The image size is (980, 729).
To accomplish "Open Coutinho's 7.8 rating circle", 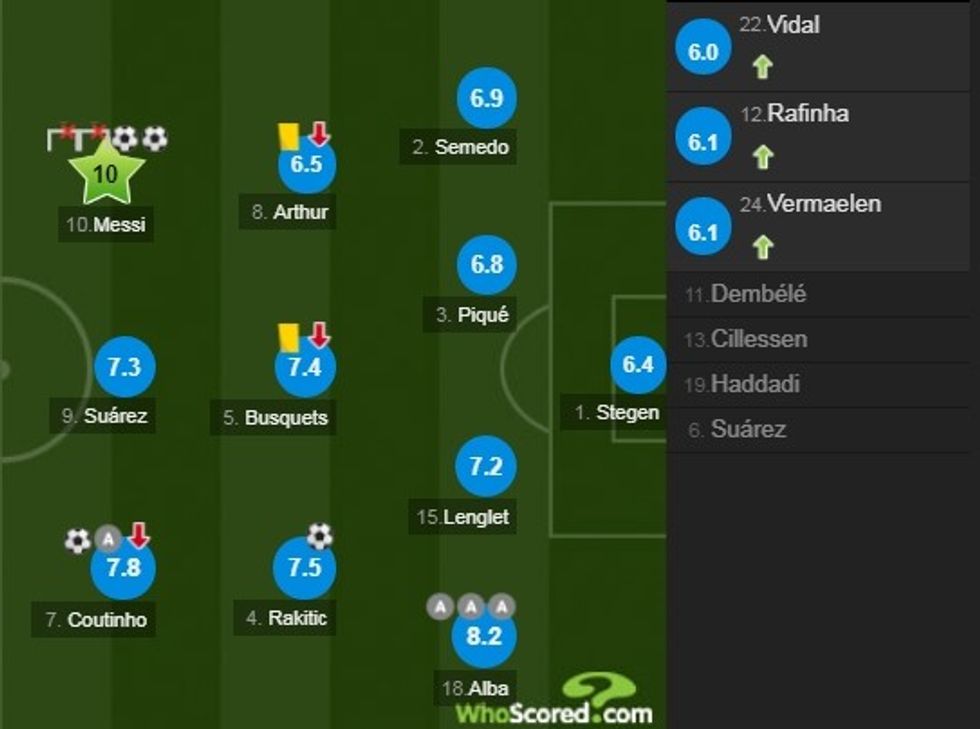I will (123, 569).
